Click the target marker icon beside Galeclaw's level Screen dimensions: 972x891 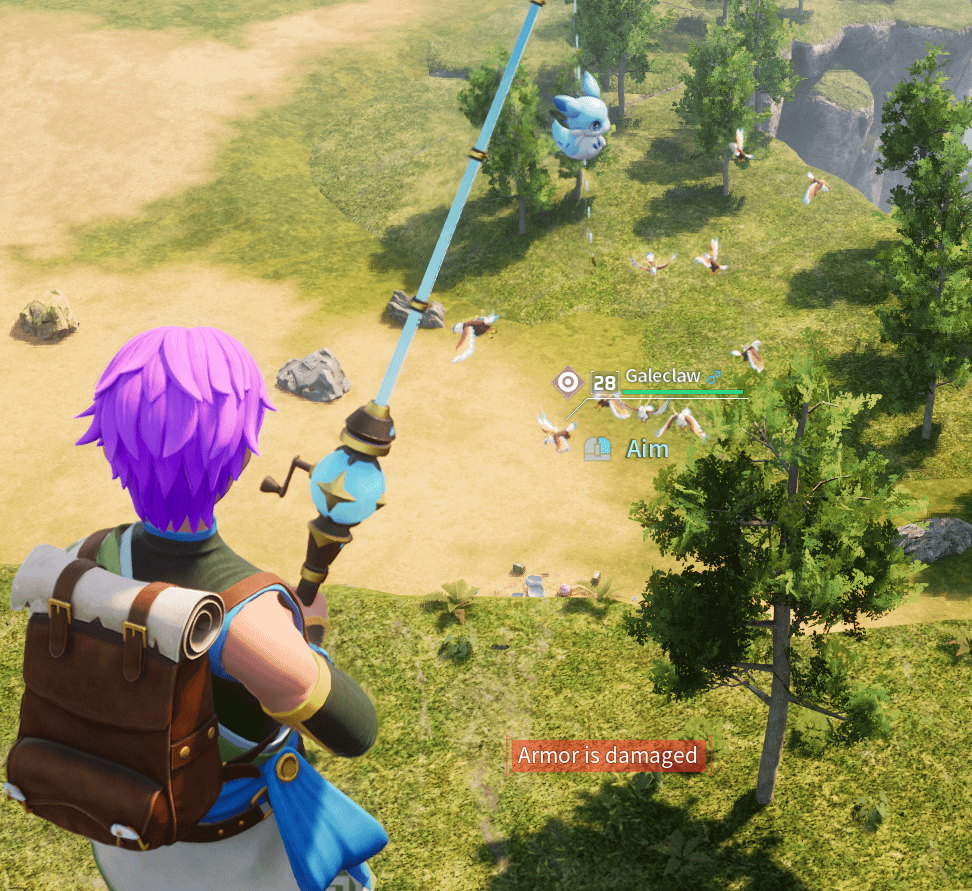pos(569,381)
